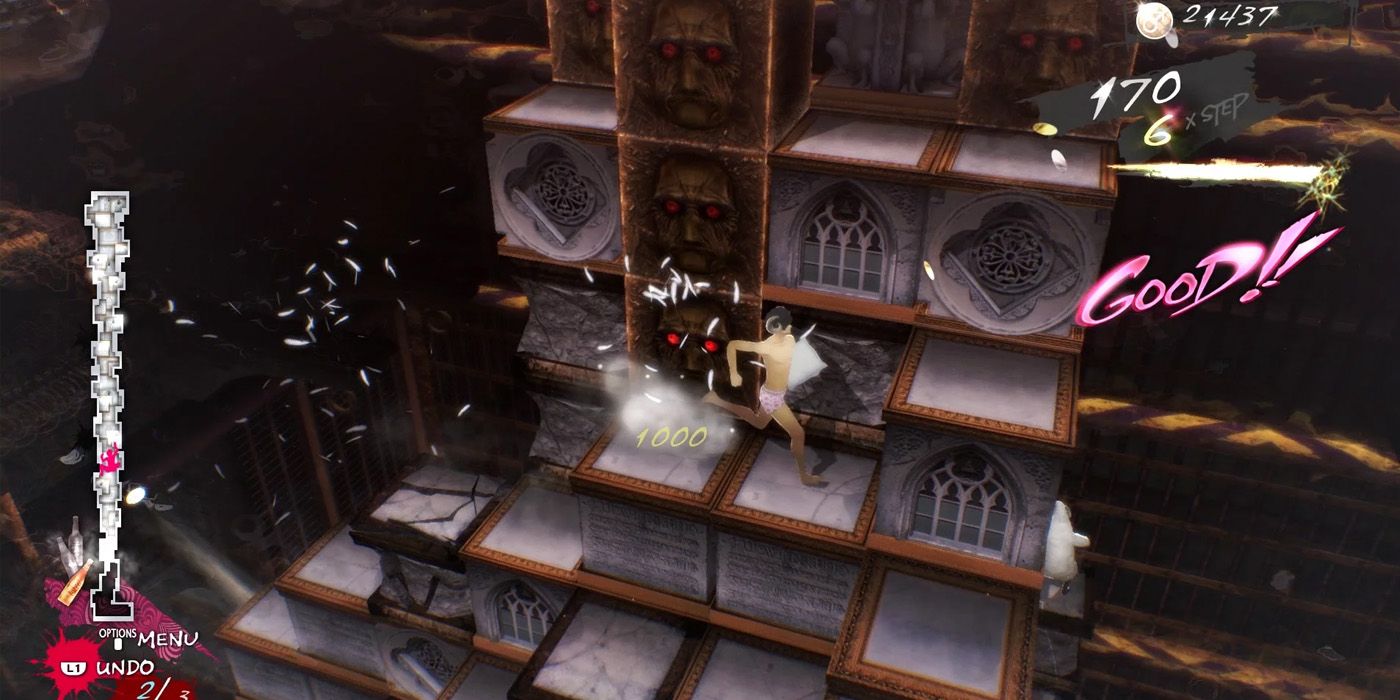Click the tower progress map
1400x700 pixels.
[x=107, y=400]
